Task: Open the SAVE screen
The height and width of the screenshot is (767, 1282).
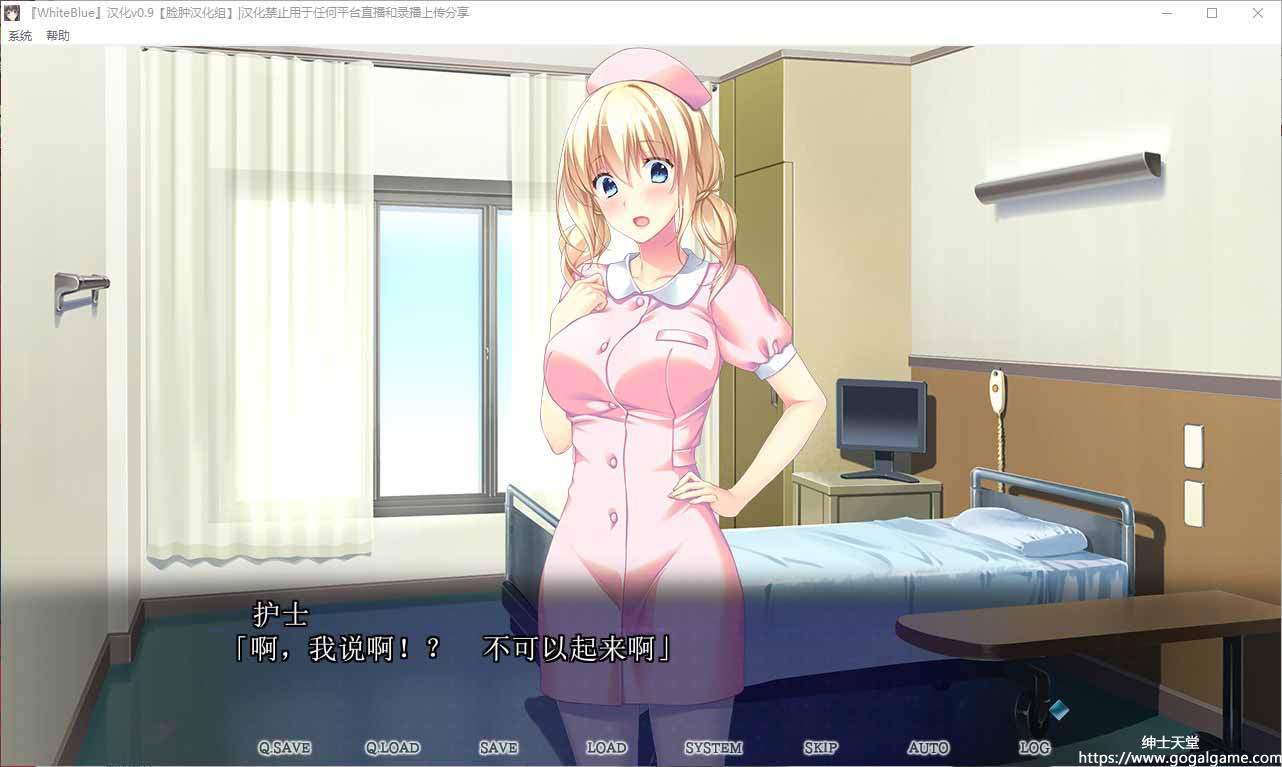Action: tap(498, 748)
